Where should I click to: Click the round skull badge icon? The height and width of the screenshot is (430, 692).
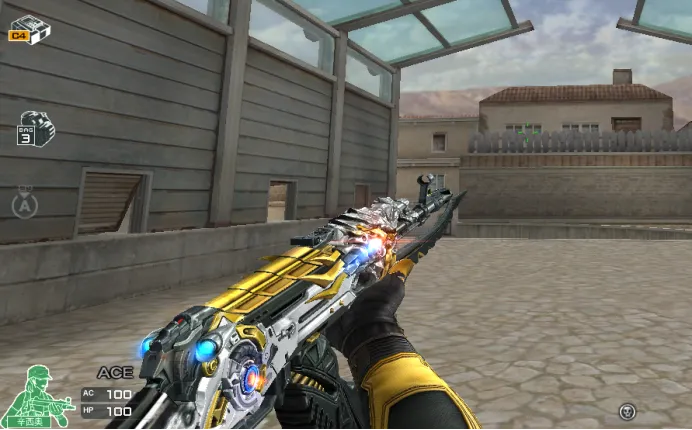627,410
